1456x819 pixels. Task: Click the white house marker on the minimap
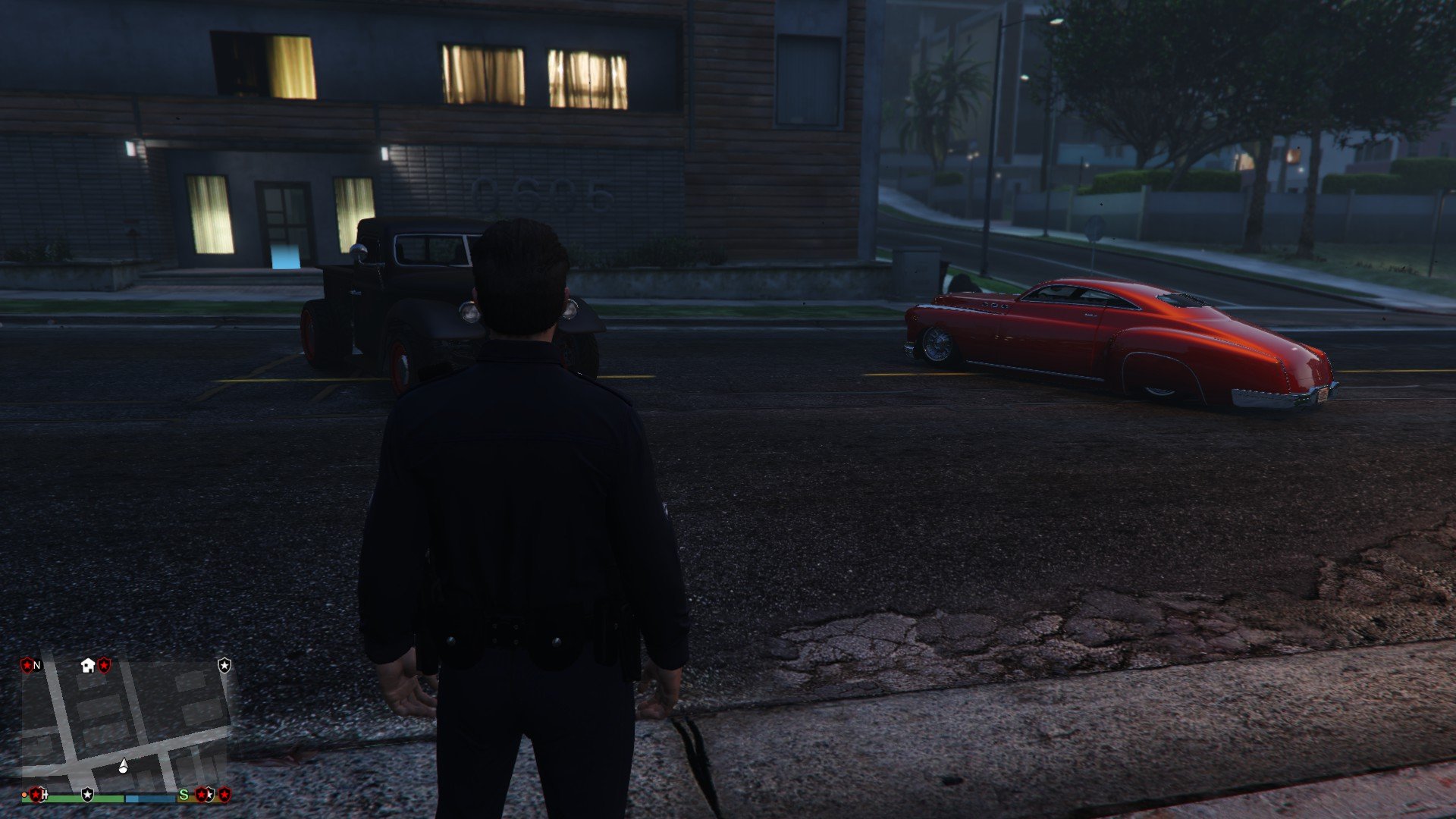(x=87, y=666)
